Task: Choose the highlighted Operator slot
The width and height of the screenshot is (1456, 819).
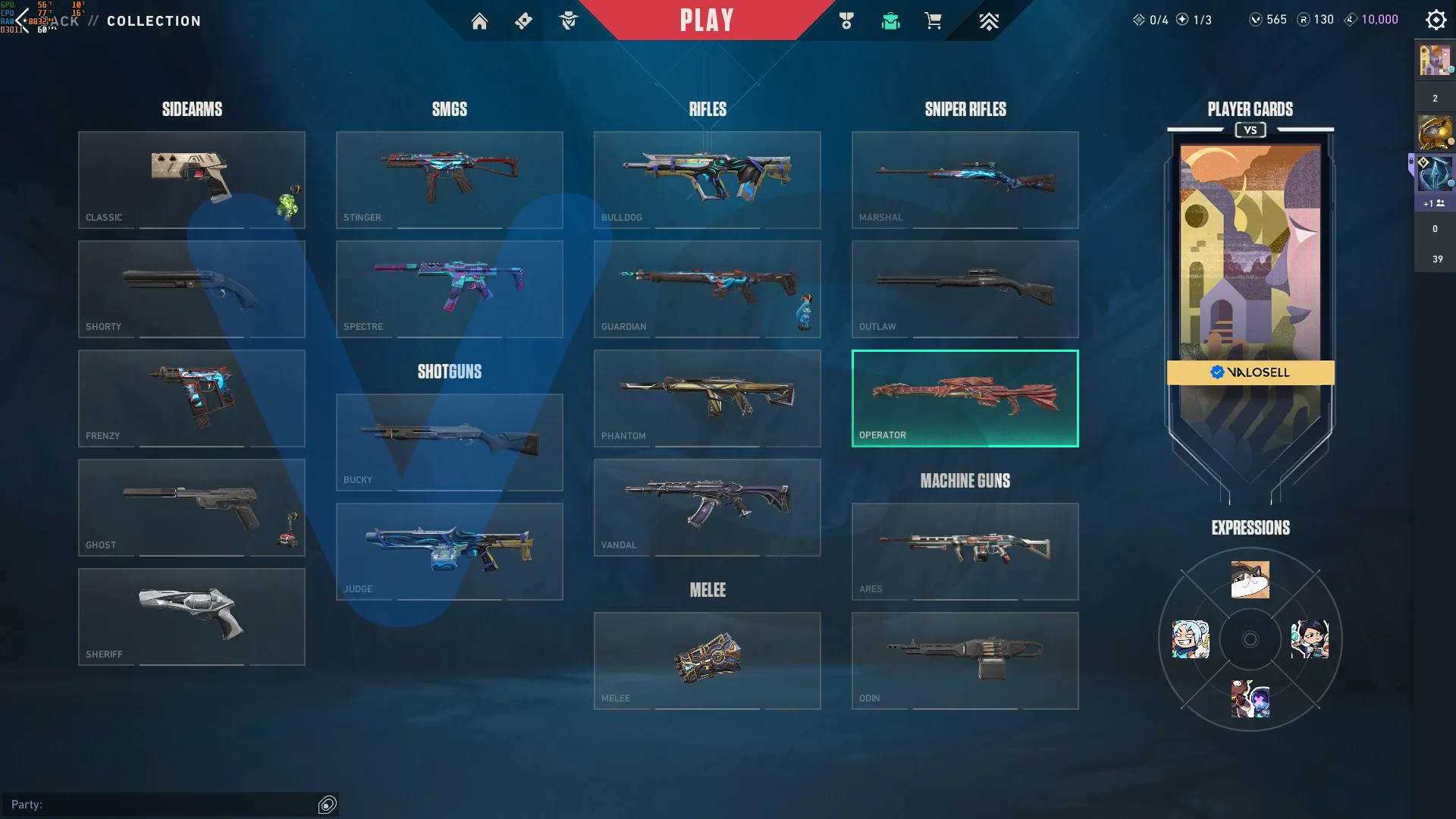Action: click(965, 398)
